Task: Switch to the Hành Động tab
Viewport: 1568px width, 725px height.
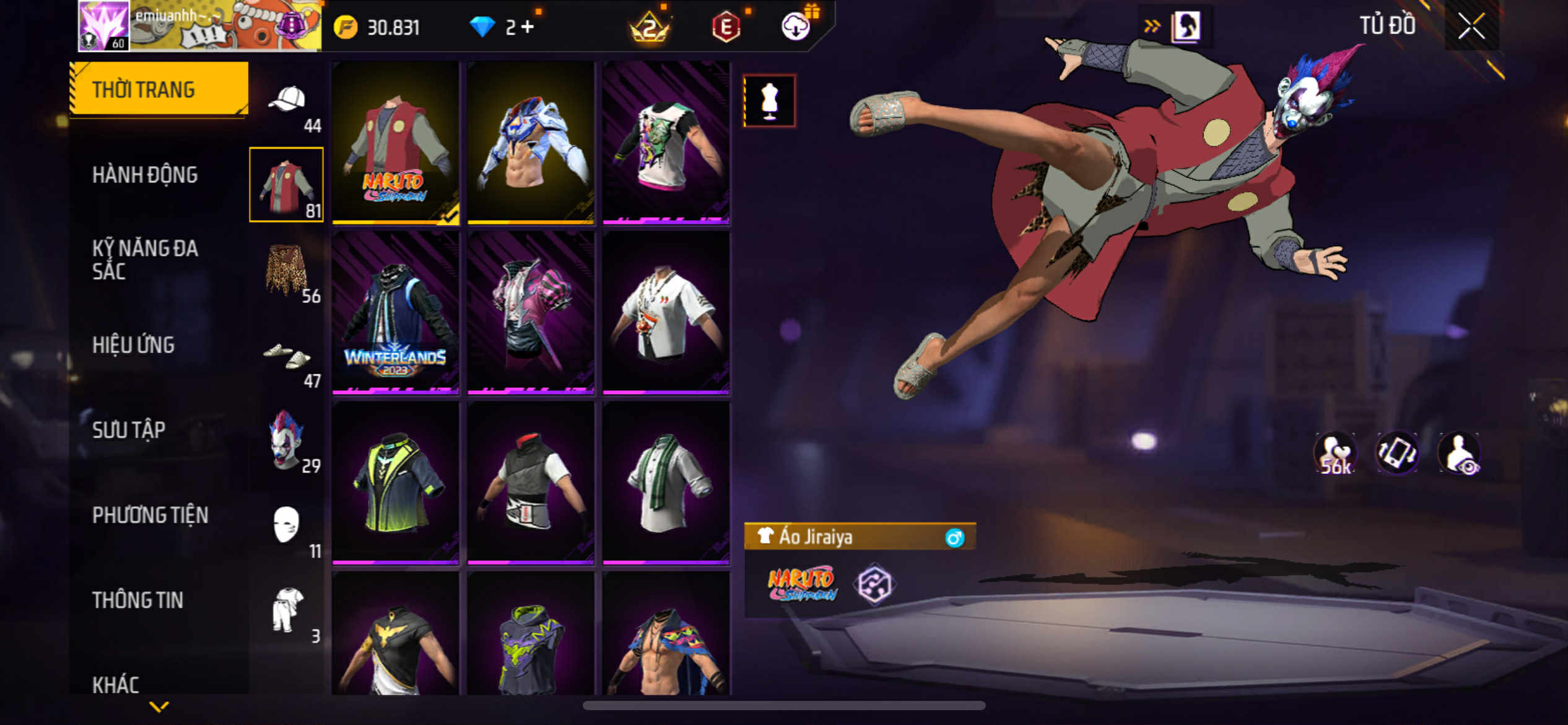Action: 145,175
